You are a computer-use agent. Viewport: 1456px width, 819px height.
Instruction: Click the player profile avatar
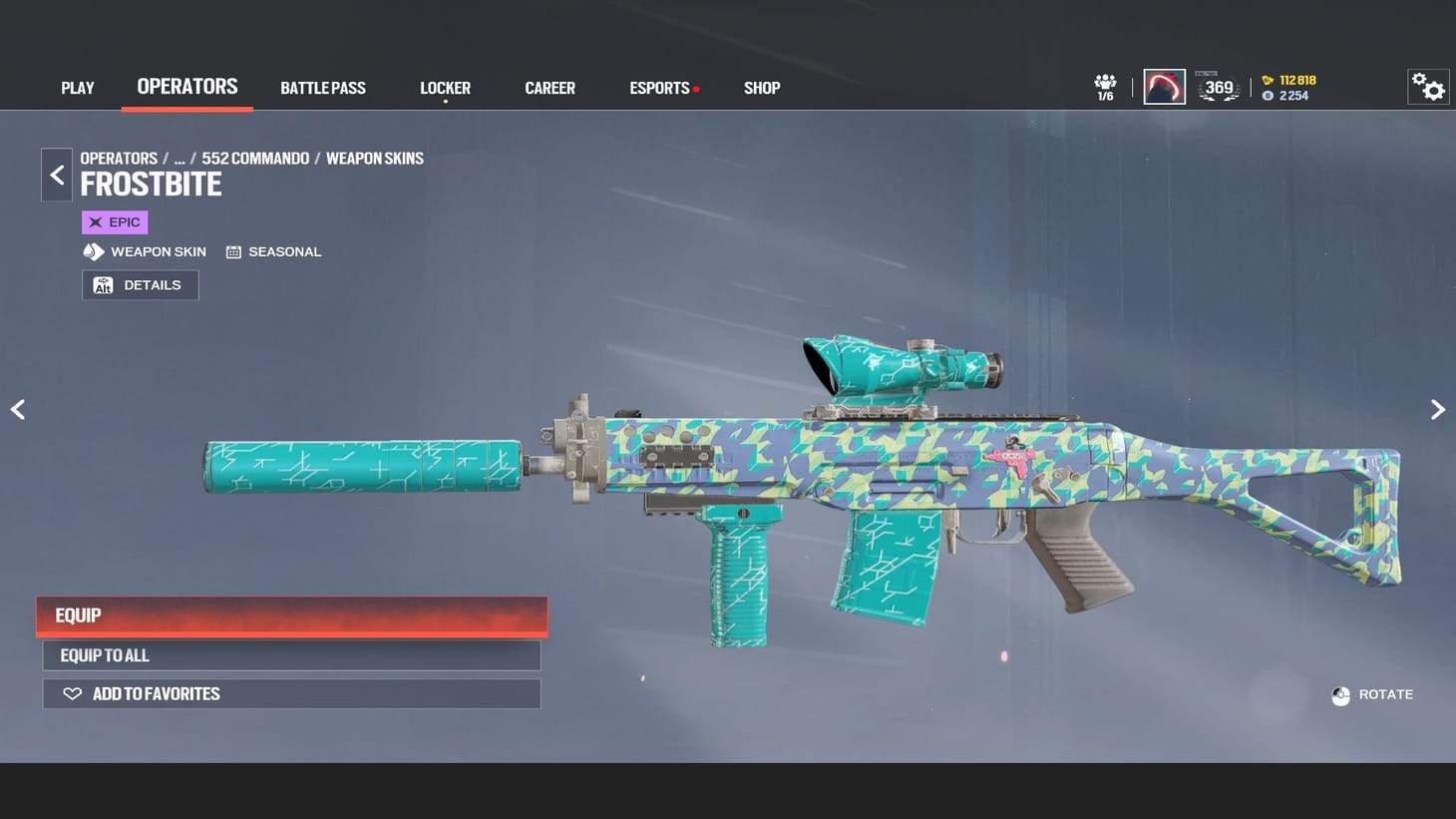tap(1164, 87)
